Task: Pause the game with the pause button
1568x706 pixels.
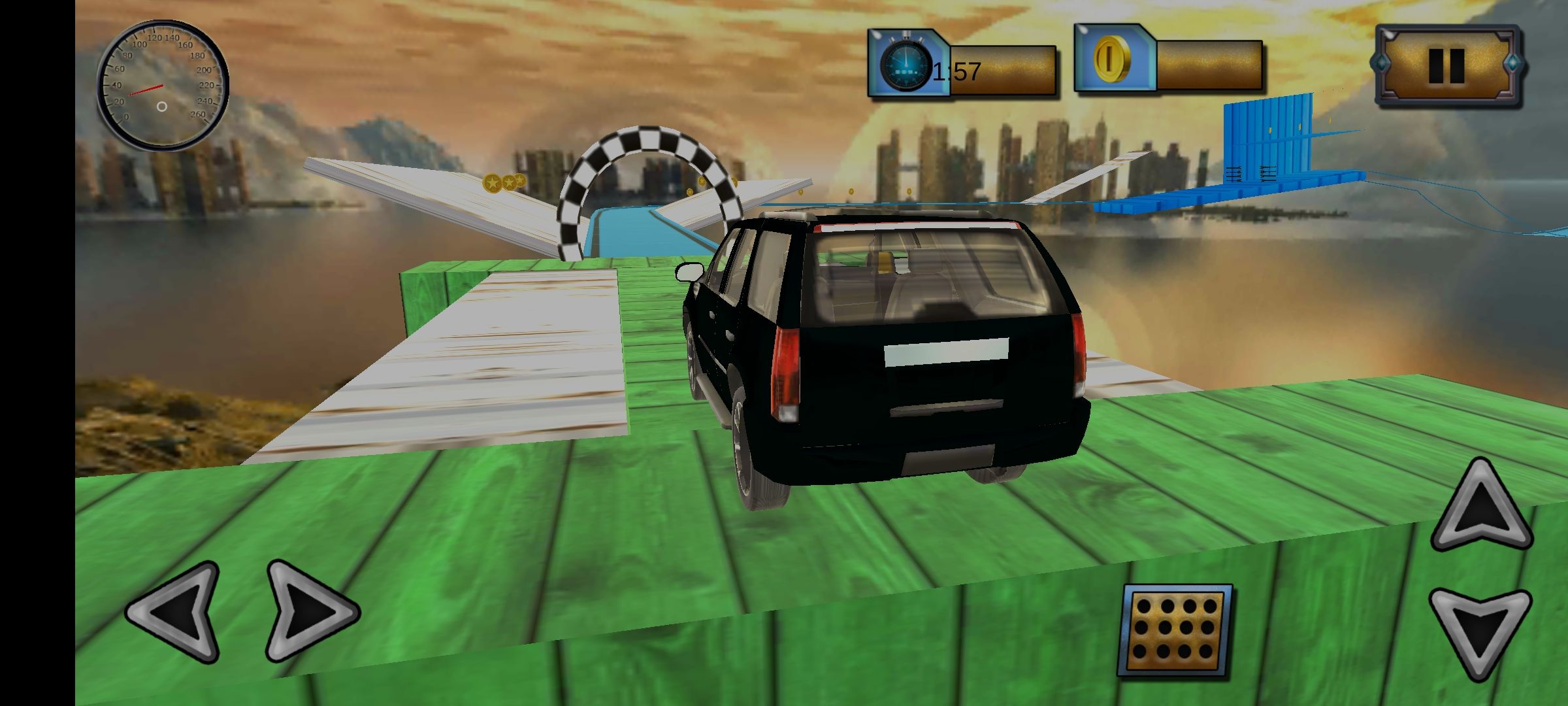Action: pos(1448,65)
